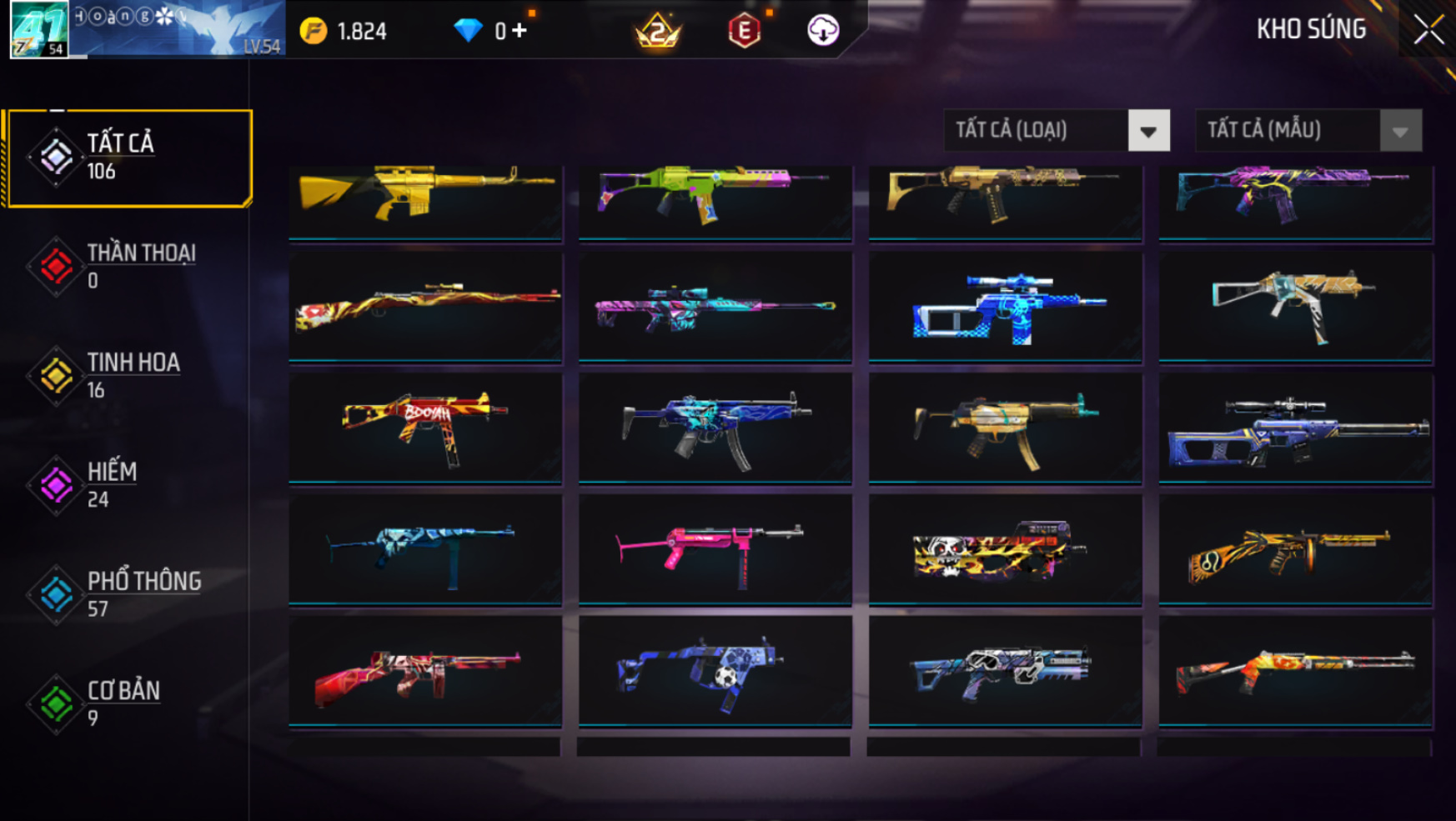Switch to the Tất Cả category
1456x821 pixels.
pyautogui.click(x=129, y=157)
